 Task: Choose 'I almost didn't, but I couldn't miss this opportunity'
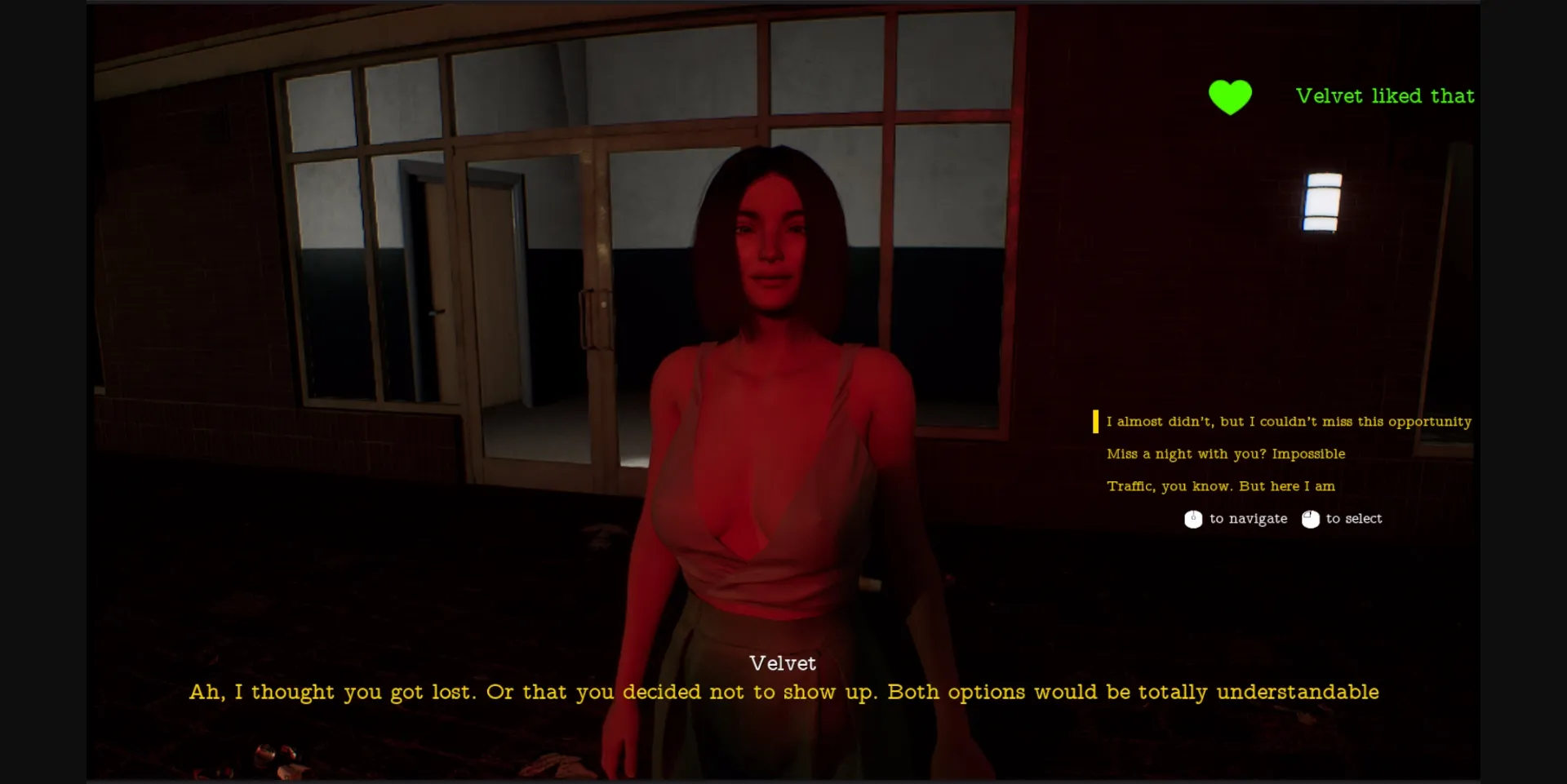(1288, 422)
